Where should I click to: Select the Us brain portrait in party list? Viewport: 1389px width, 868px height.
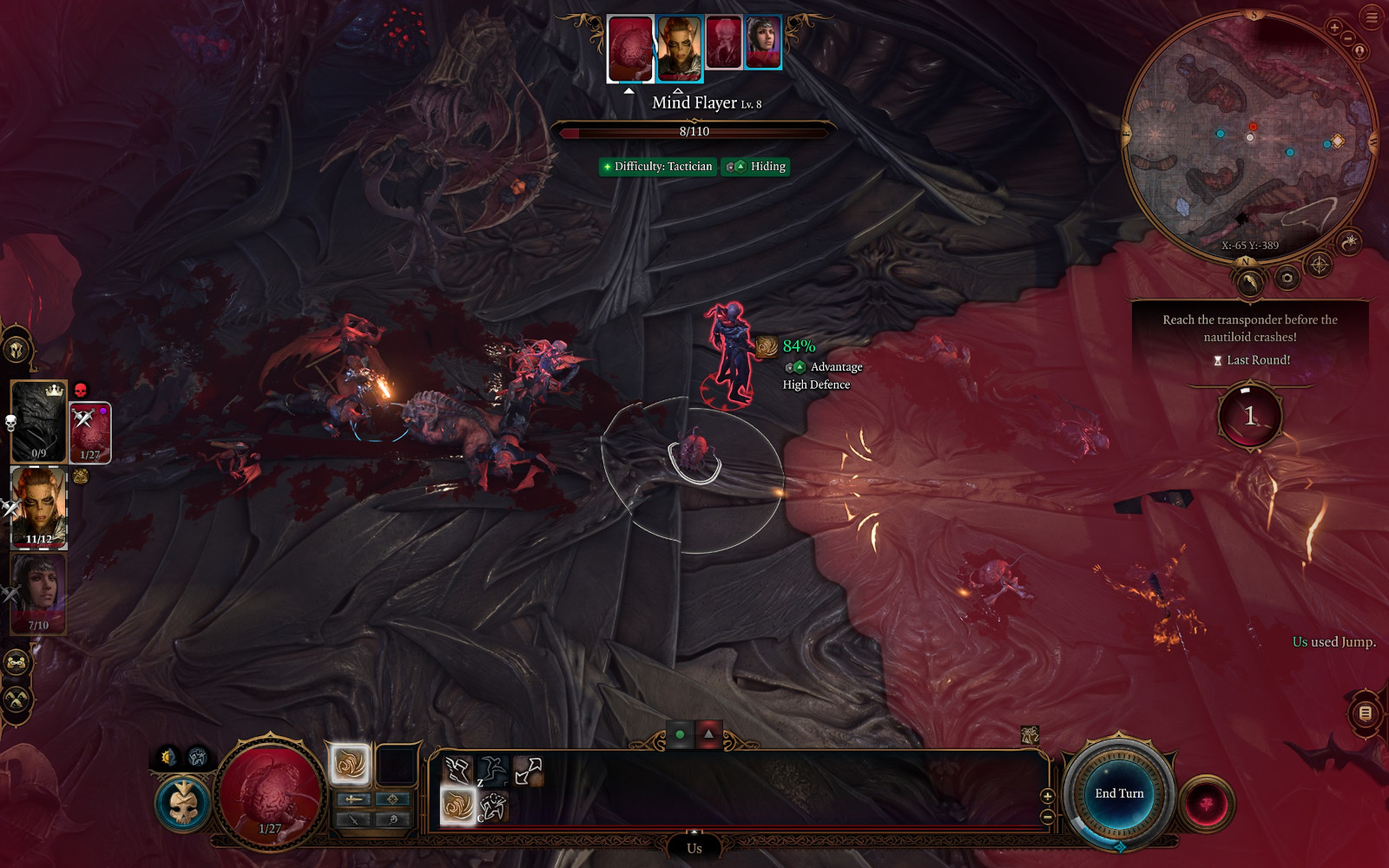pyautogui.click(x=90, y=431)
